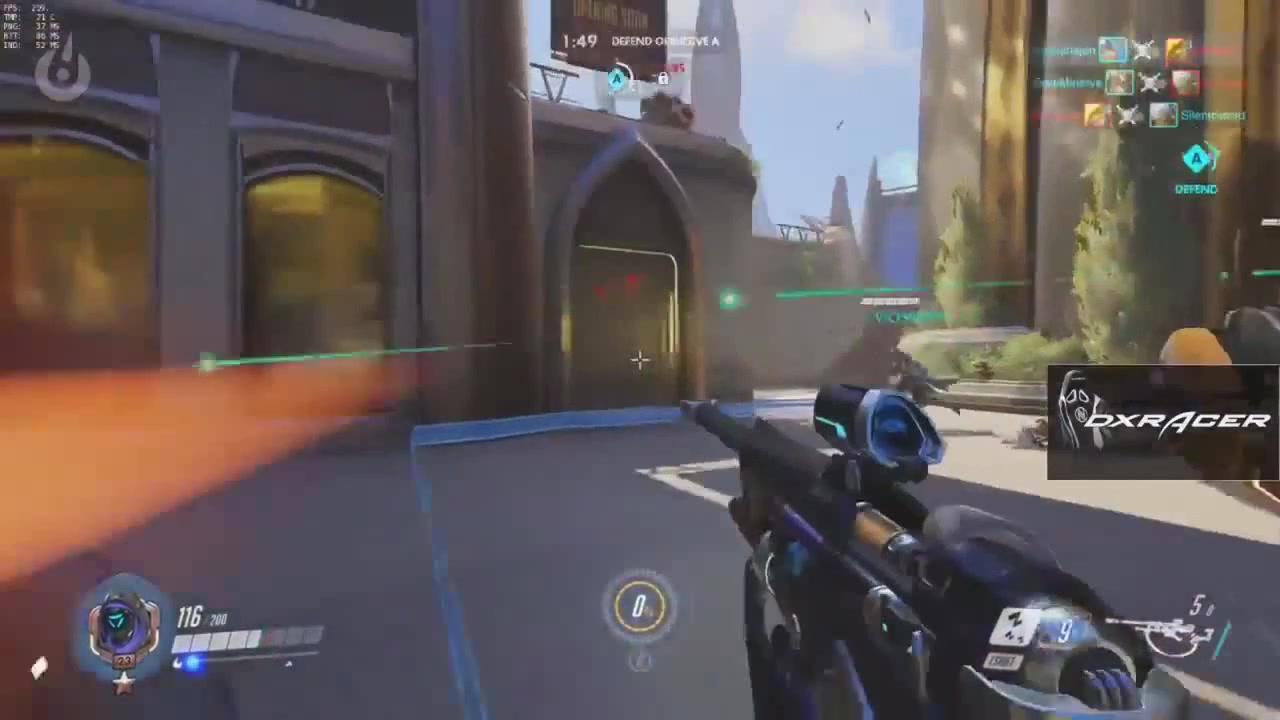1280x720 pixels.
Task: Click the bronze star under the player portrait
Action: click(122, 686)
